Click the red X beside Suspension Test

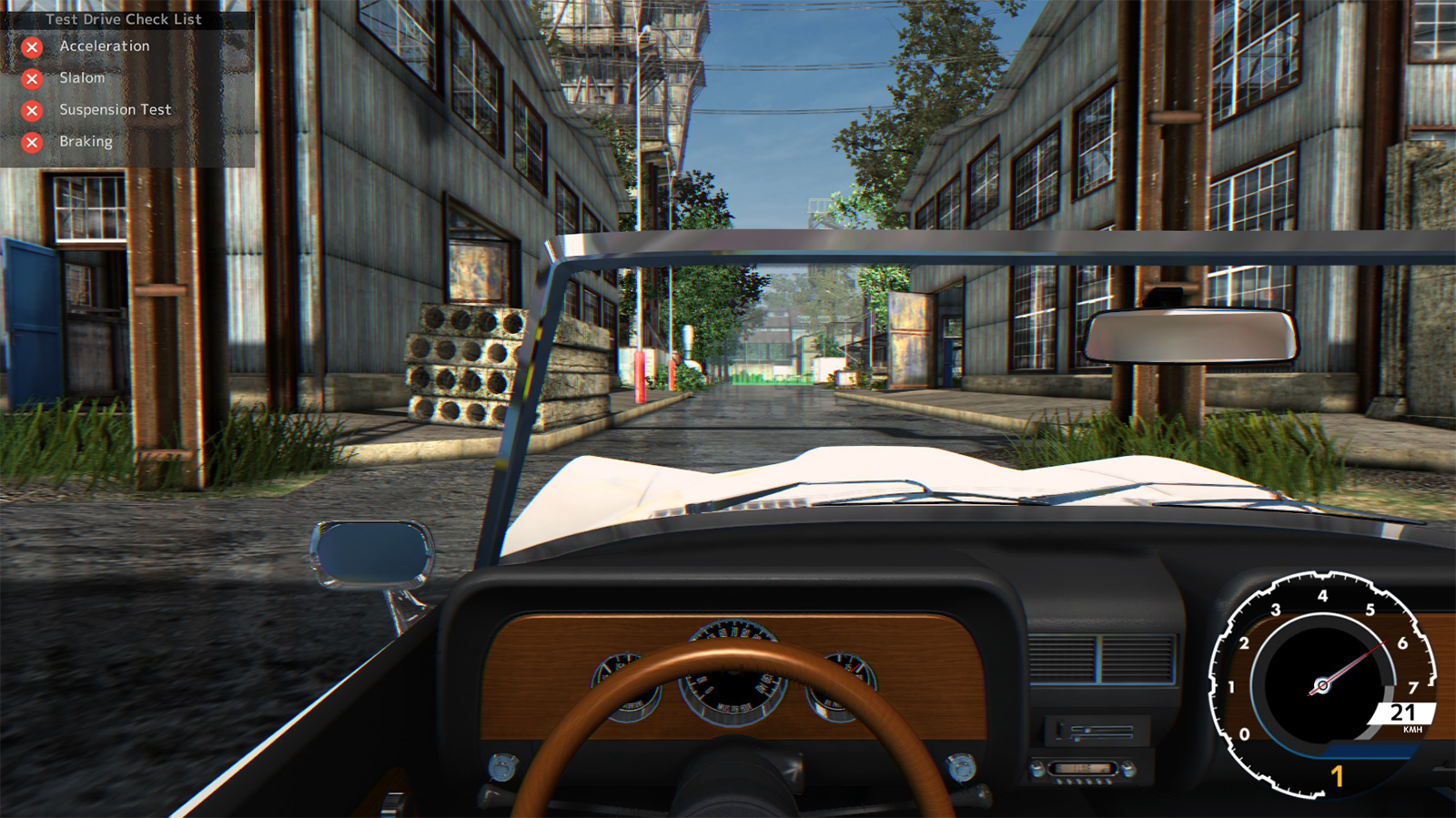30,110
